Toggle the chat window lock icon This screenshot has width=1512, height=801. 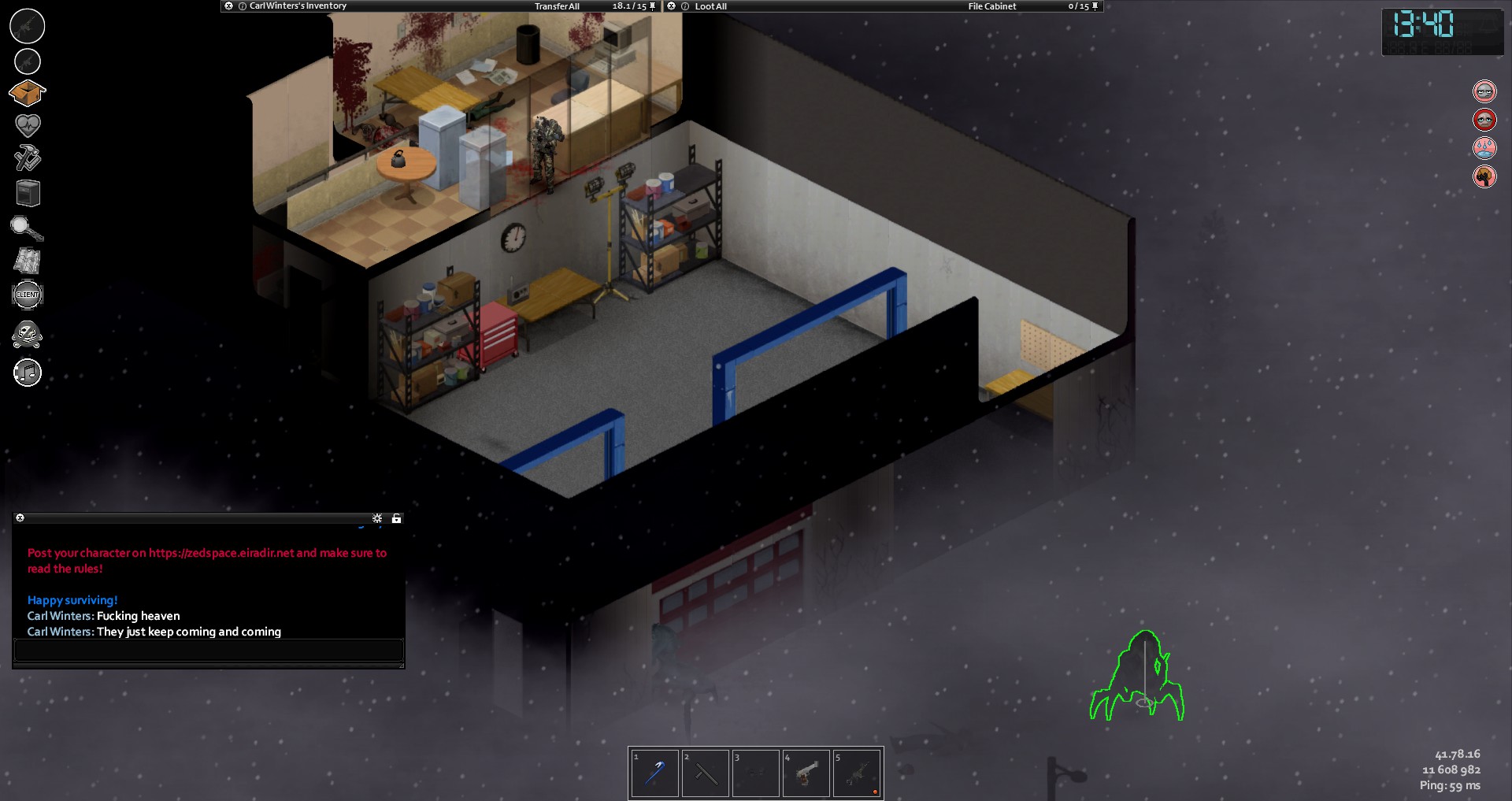396,518
